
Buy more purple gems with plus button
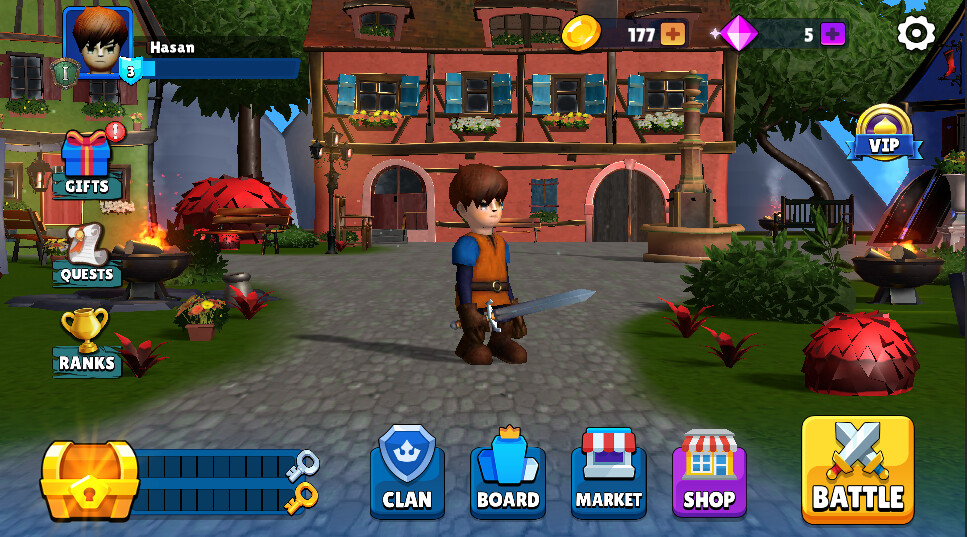[833, 34]
